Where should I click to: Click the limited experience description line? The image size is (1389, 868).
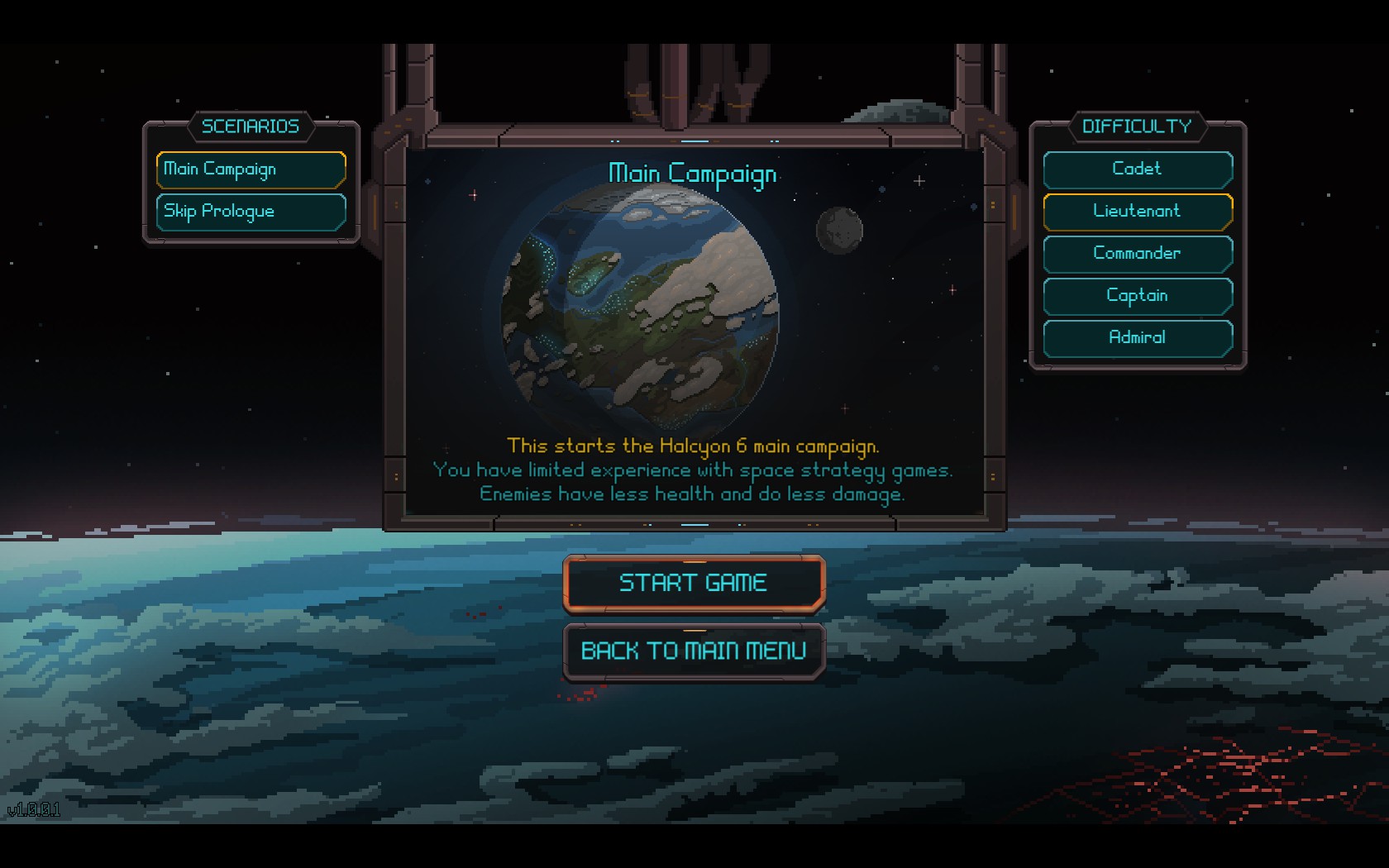point(693,470)
